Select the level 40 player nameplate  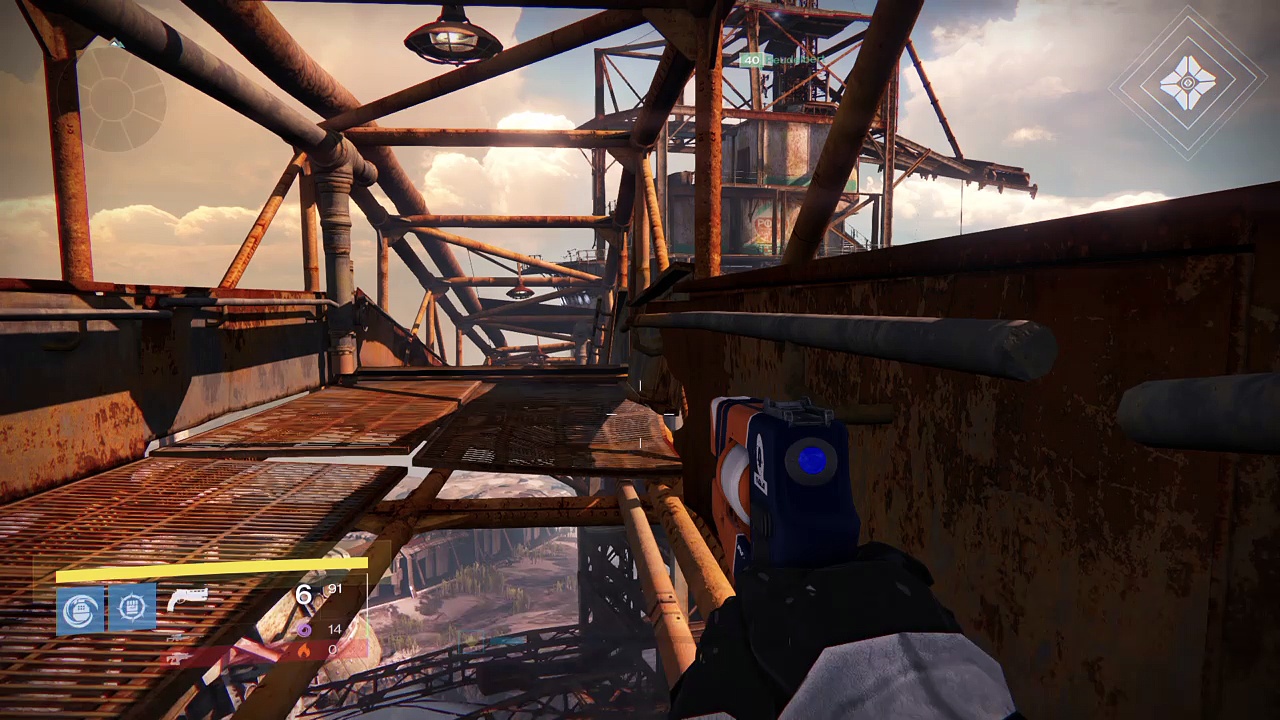pos(782,60)
